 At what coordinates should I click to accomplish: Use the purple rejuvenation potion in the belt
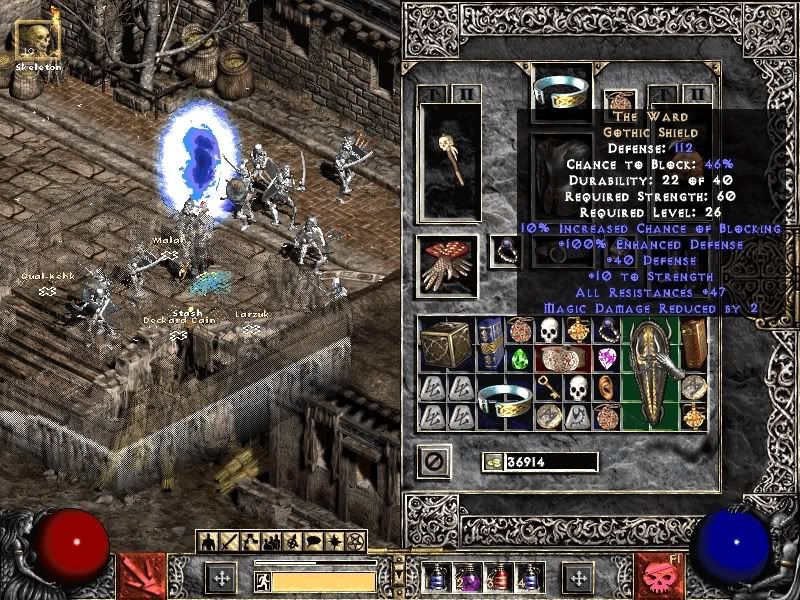point(469,577)
